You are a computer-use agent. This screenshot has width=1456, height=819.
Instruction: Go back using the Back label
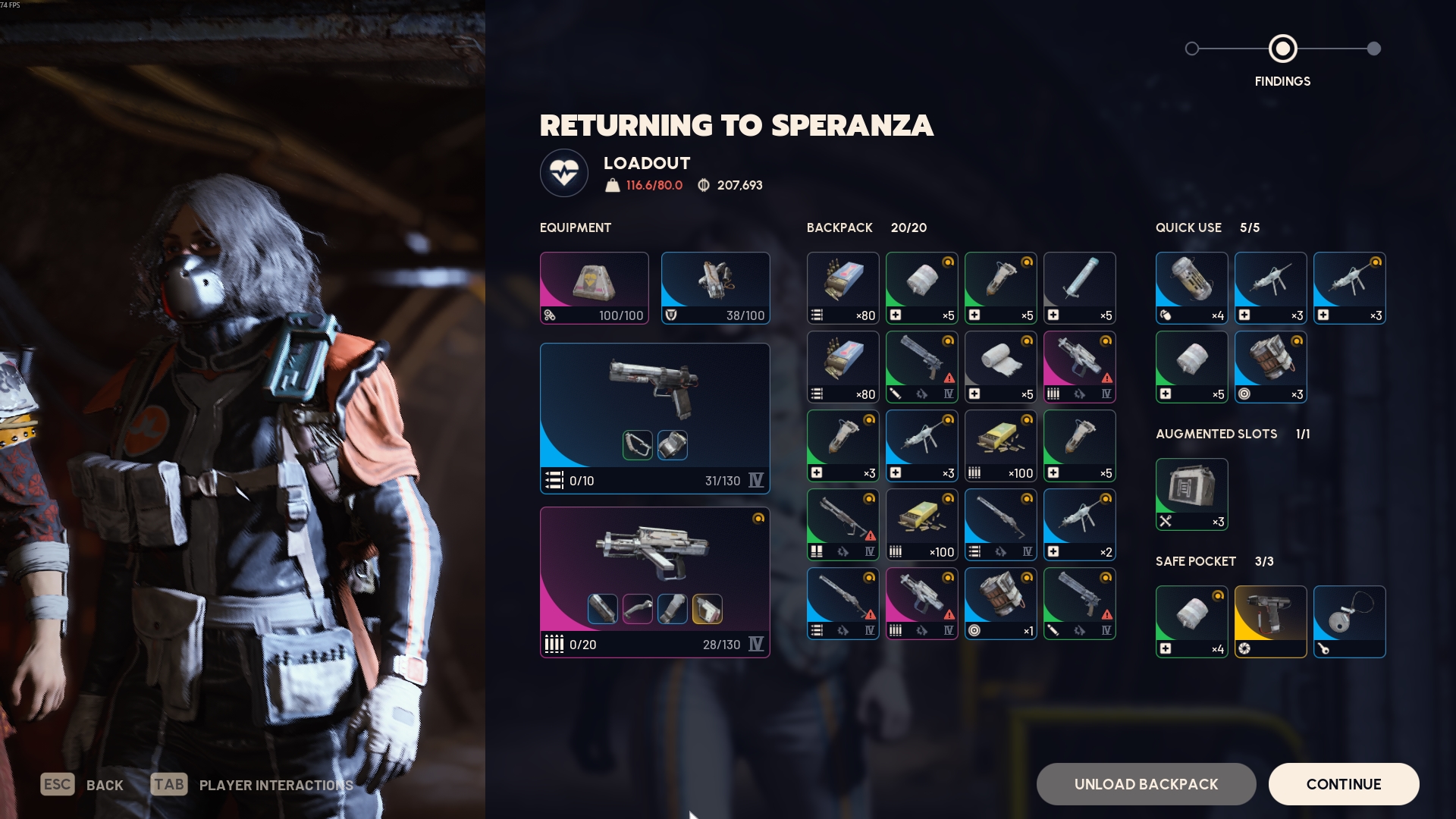(x=105, y=785)
